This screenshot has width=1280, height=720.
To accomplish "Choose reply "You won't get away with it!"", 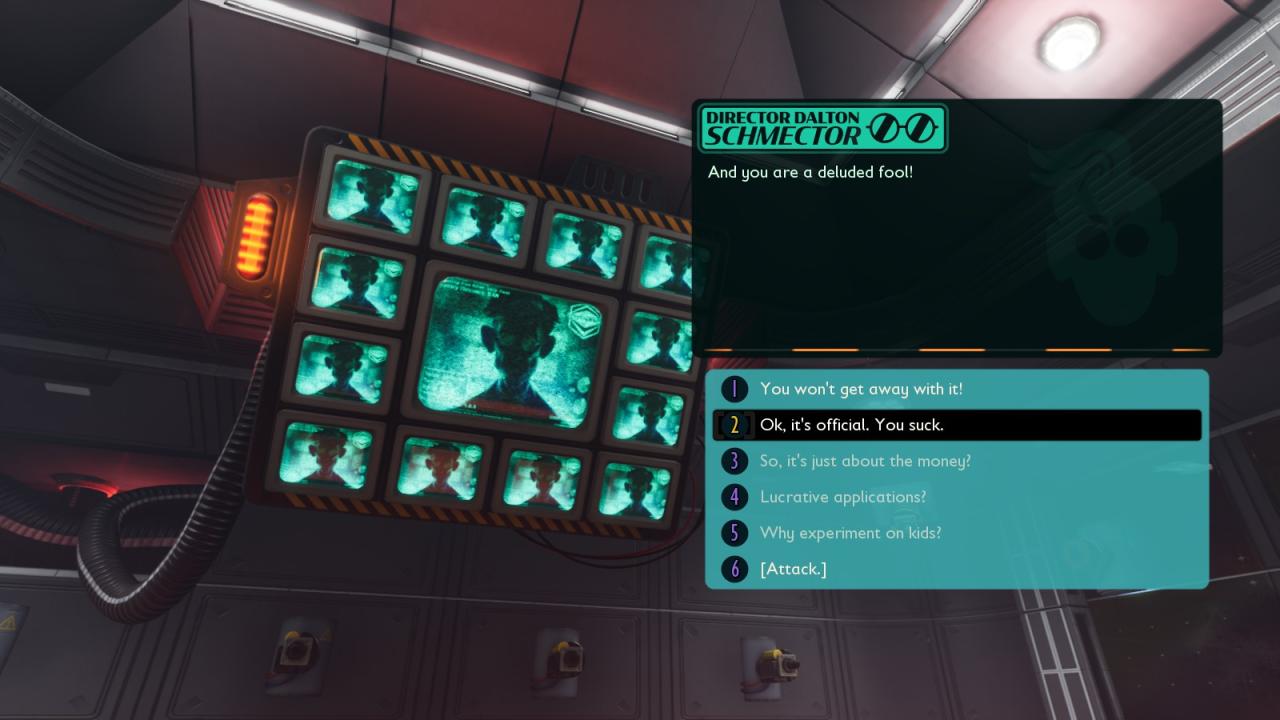I will click(x=861, y=389).
